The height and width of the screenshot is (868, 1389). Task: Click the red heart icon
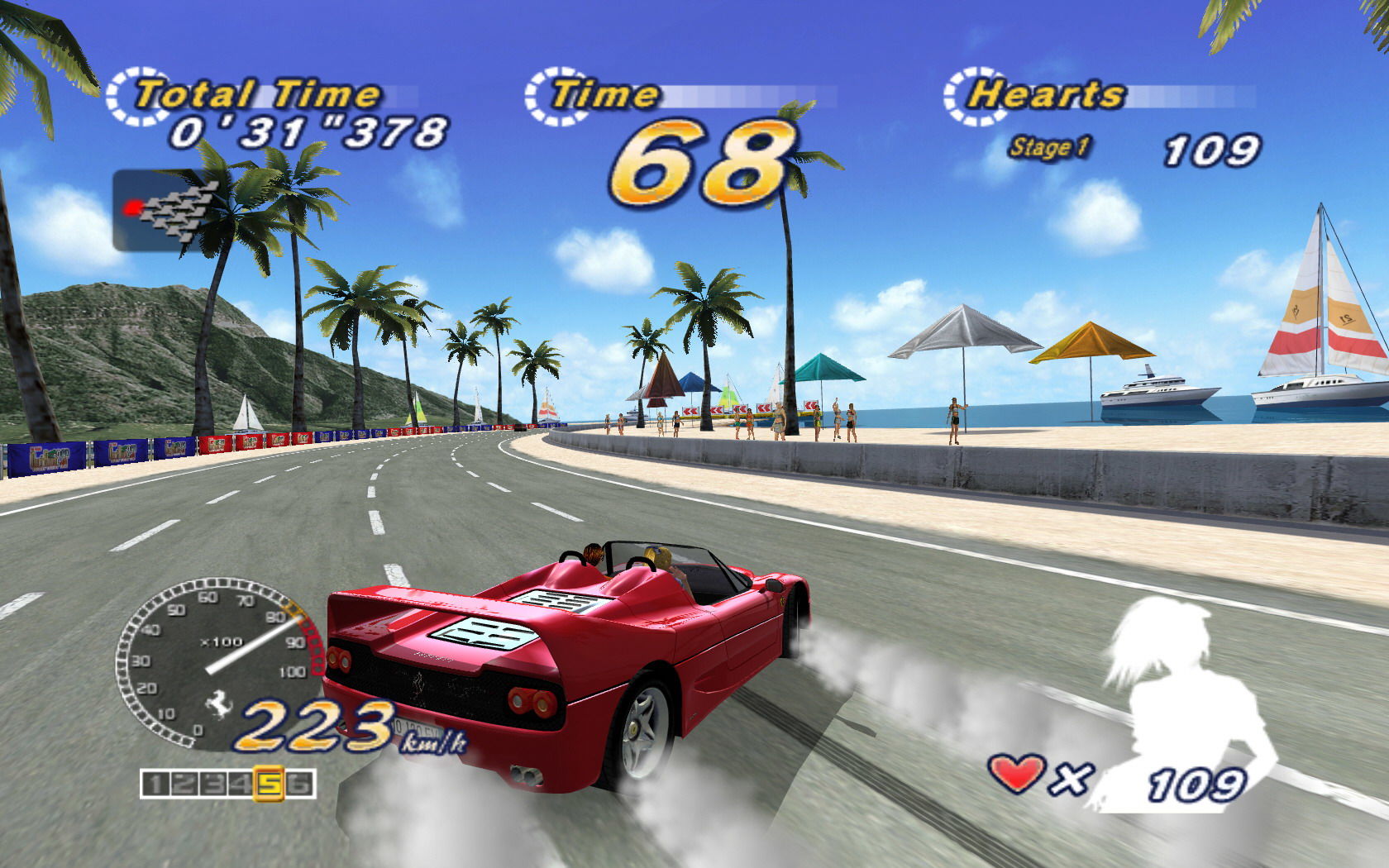tap(1015, 775)
